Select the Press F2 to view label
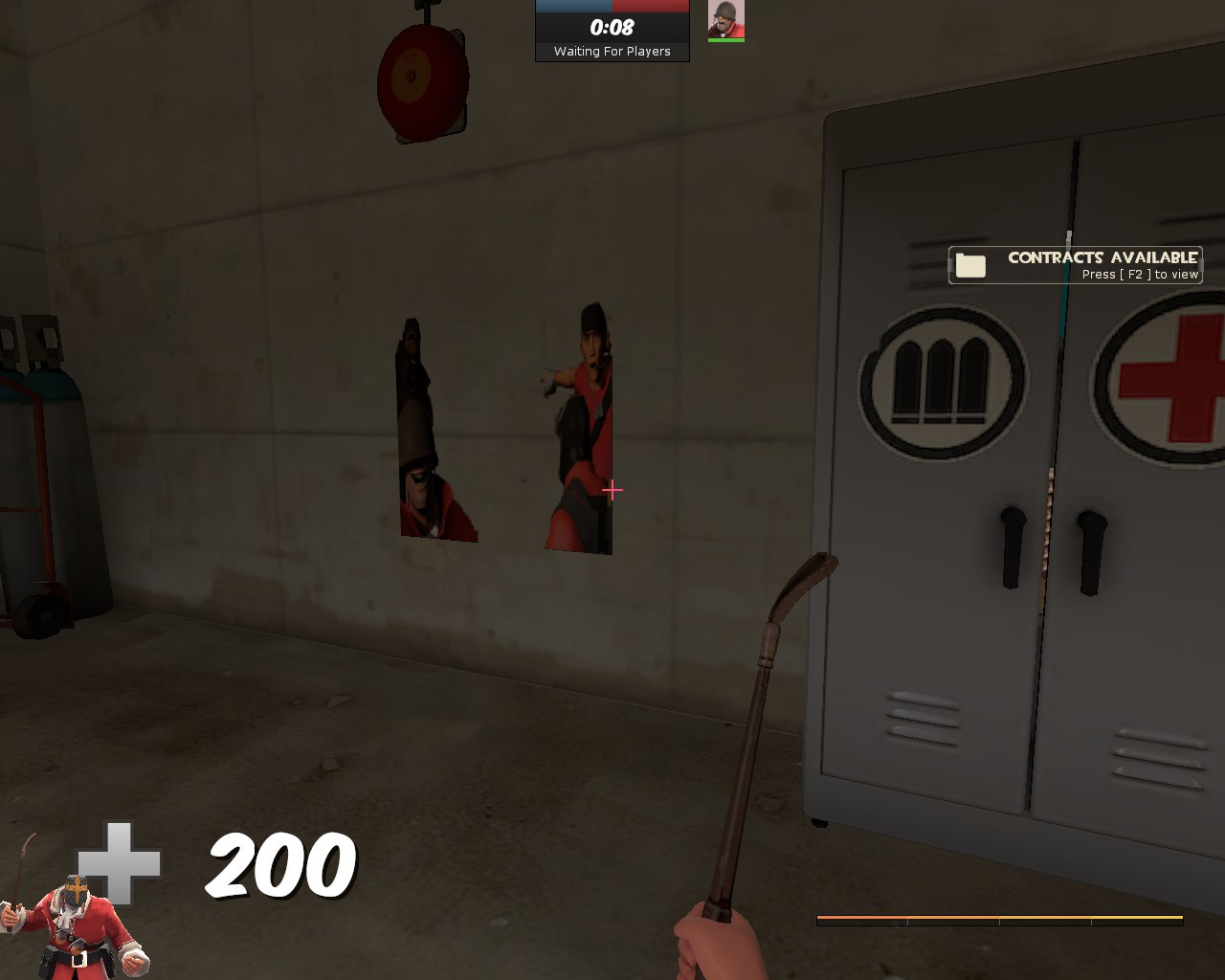Image resolution: width=1225 pixels, height=980 pixels. tap(1140, 274)
